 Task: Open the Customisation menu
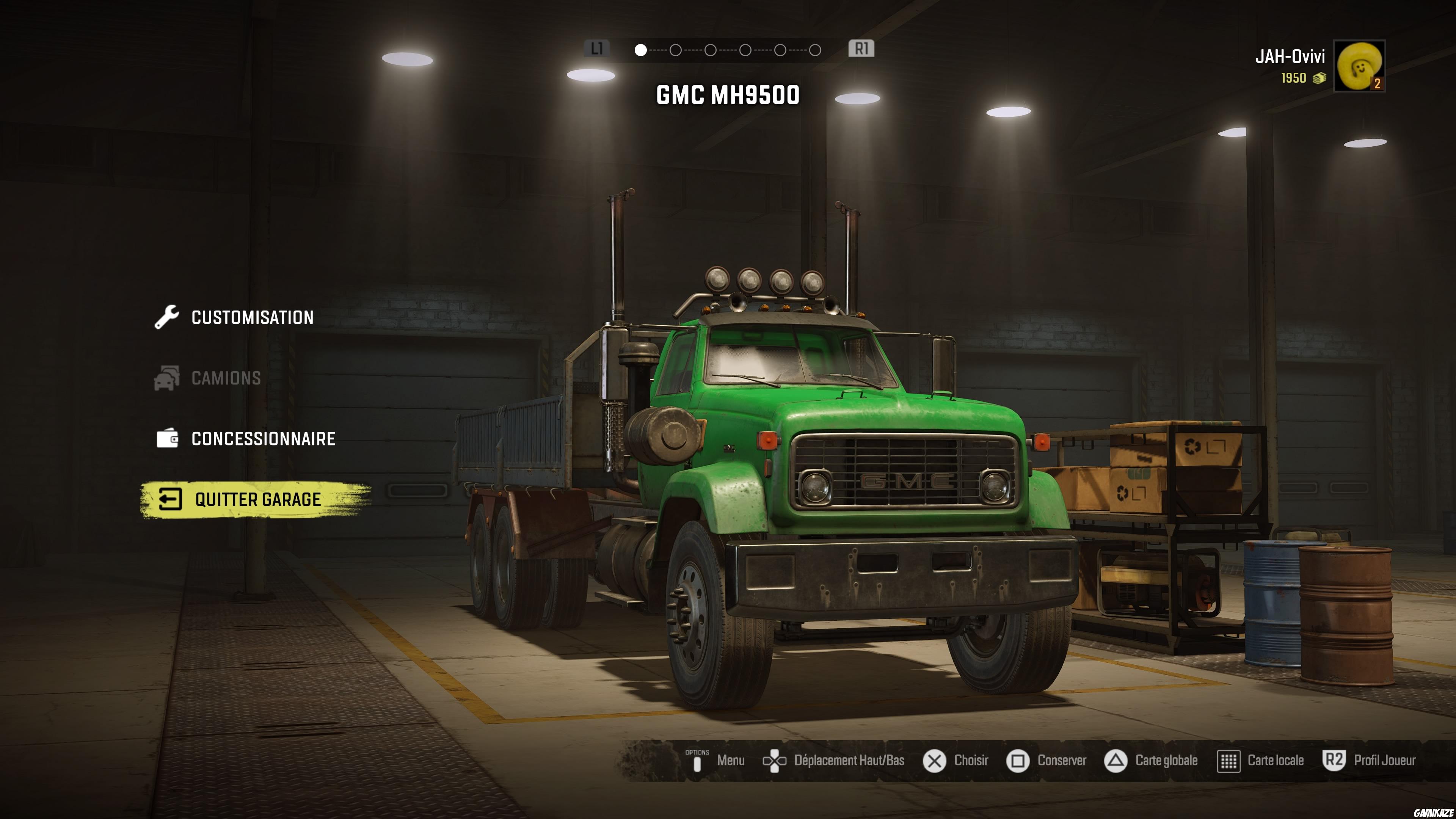coord(251,318)
